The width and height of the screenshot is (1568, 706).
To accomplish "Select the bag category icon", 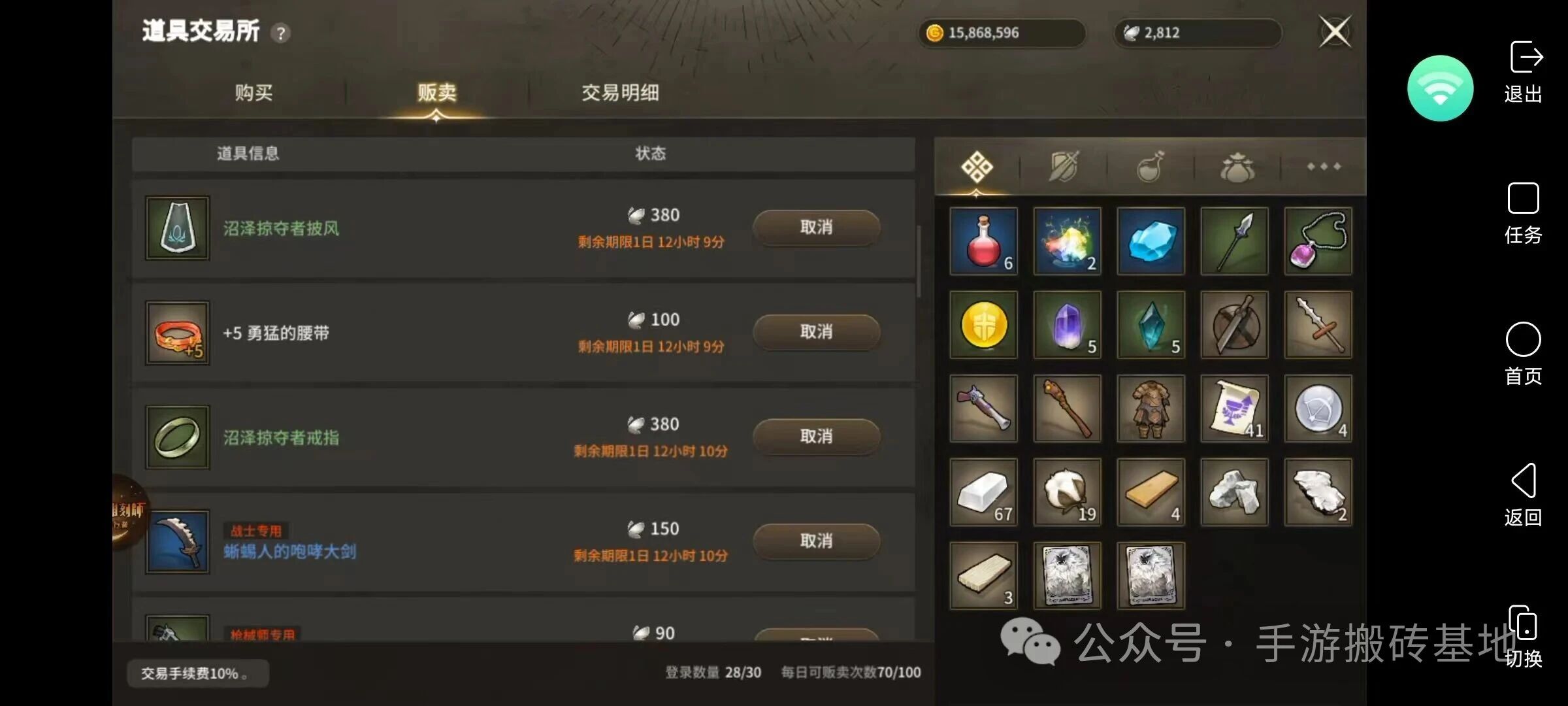I will pos(1235,167).
